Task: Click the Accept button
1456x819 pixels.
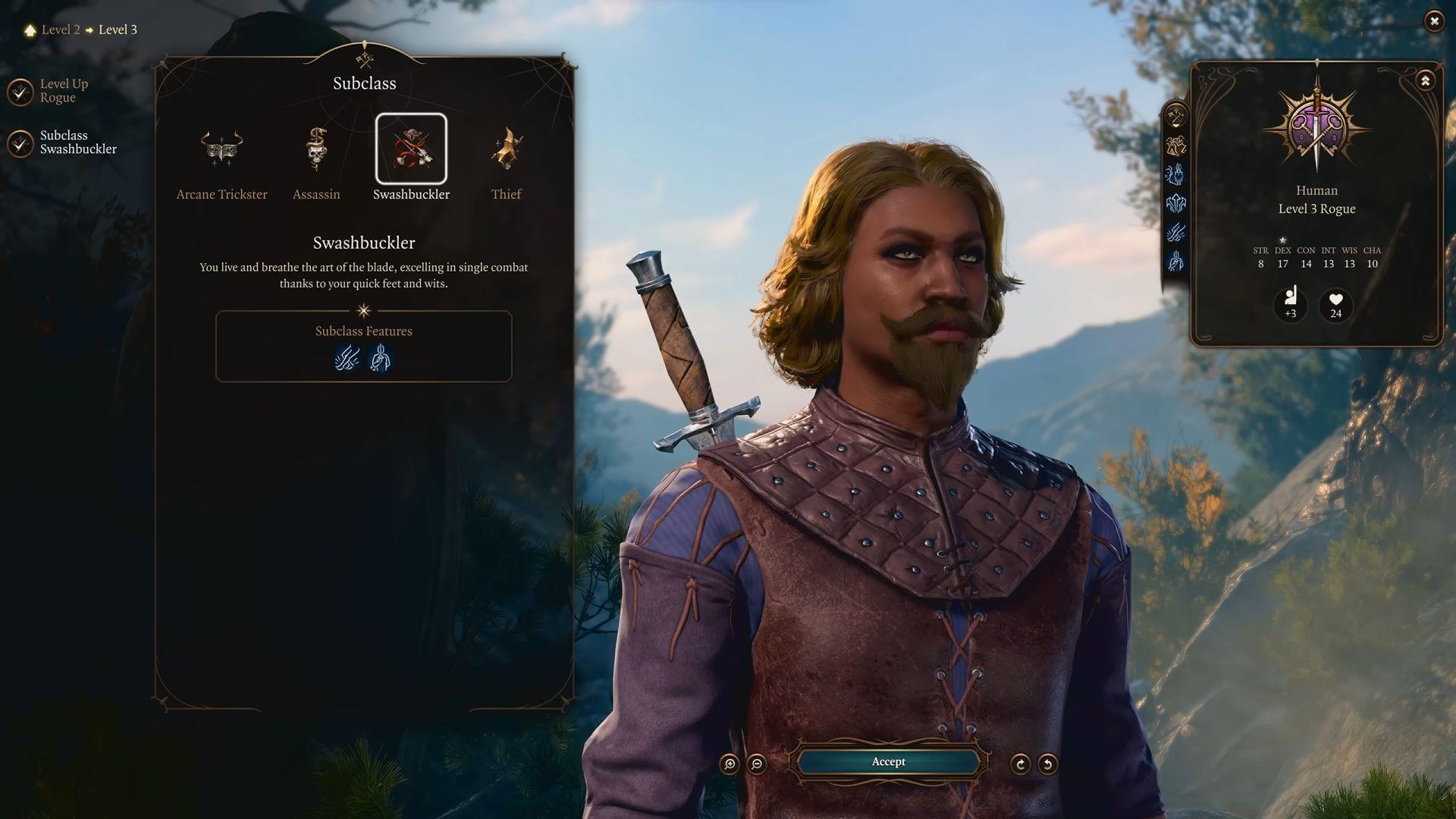Action: [x=889, y=762]
